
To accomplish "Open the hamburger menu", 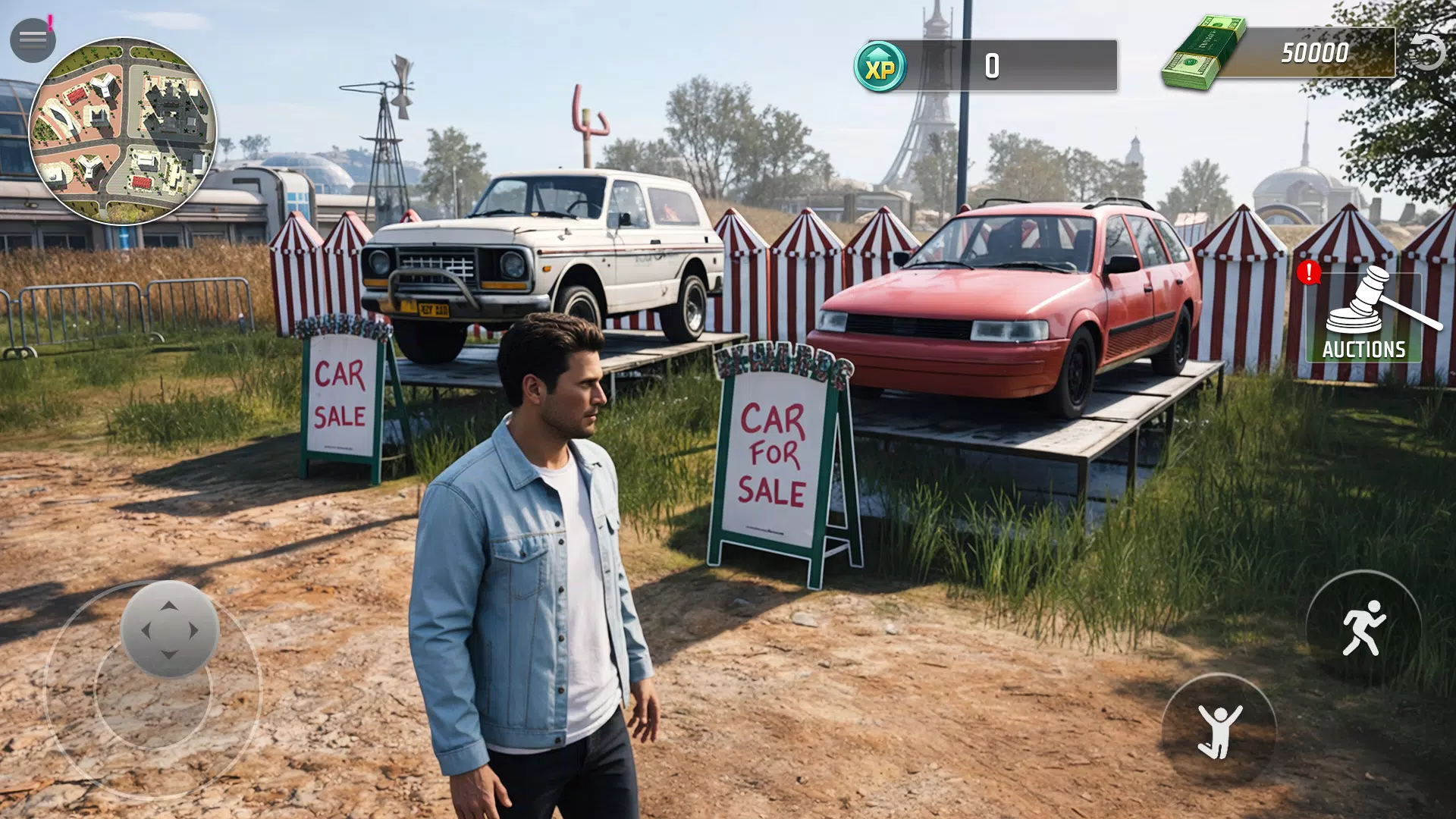I will pyautogui.click(x=32, y=39).
